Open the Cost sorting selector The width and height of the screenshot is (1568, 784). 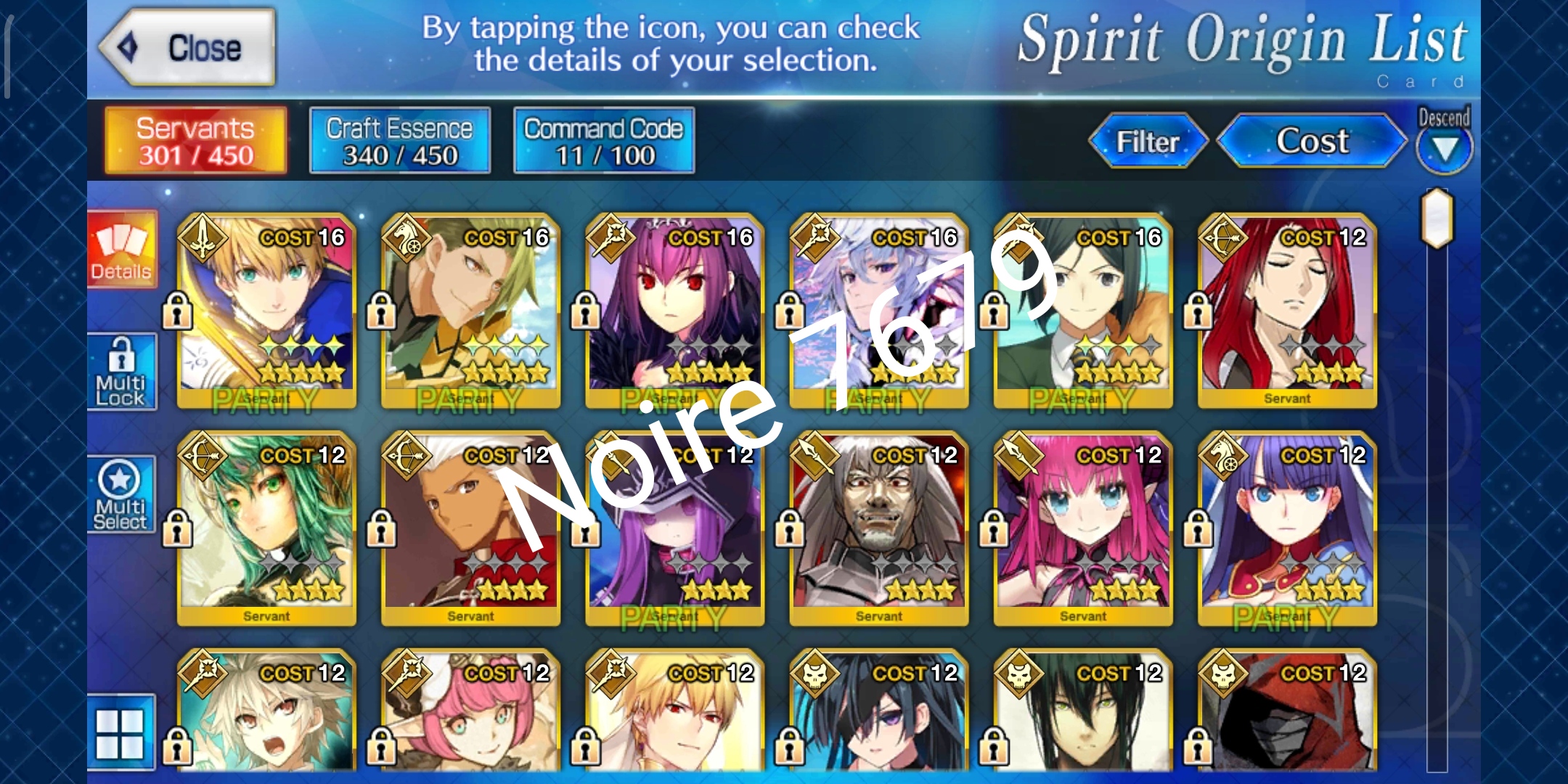coord(1312,142)
